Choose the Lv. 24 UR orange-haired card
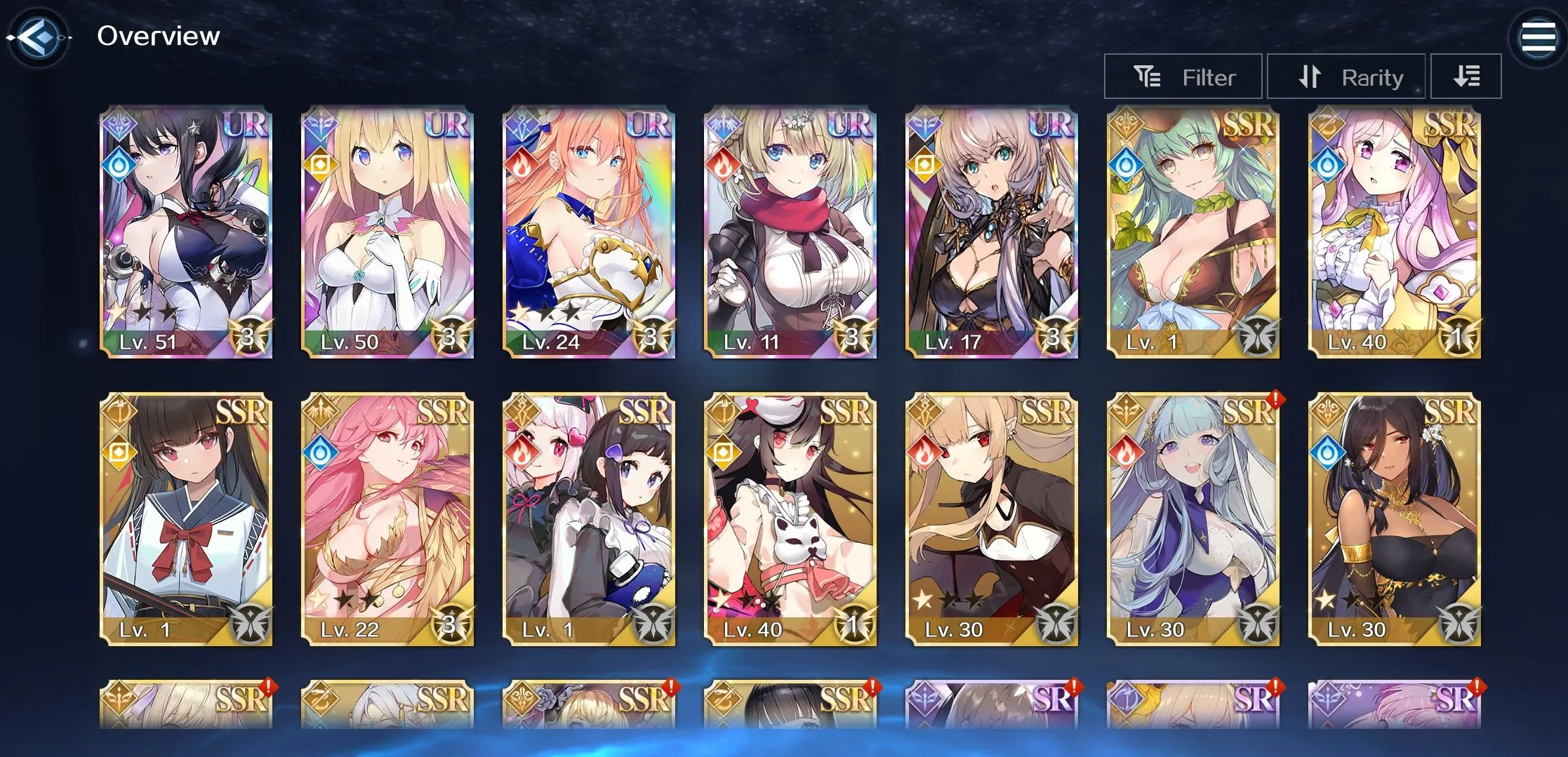Image resolution: width=1568 pixels, height=757 pixels. pyautogui.click(x=589, y=233)
